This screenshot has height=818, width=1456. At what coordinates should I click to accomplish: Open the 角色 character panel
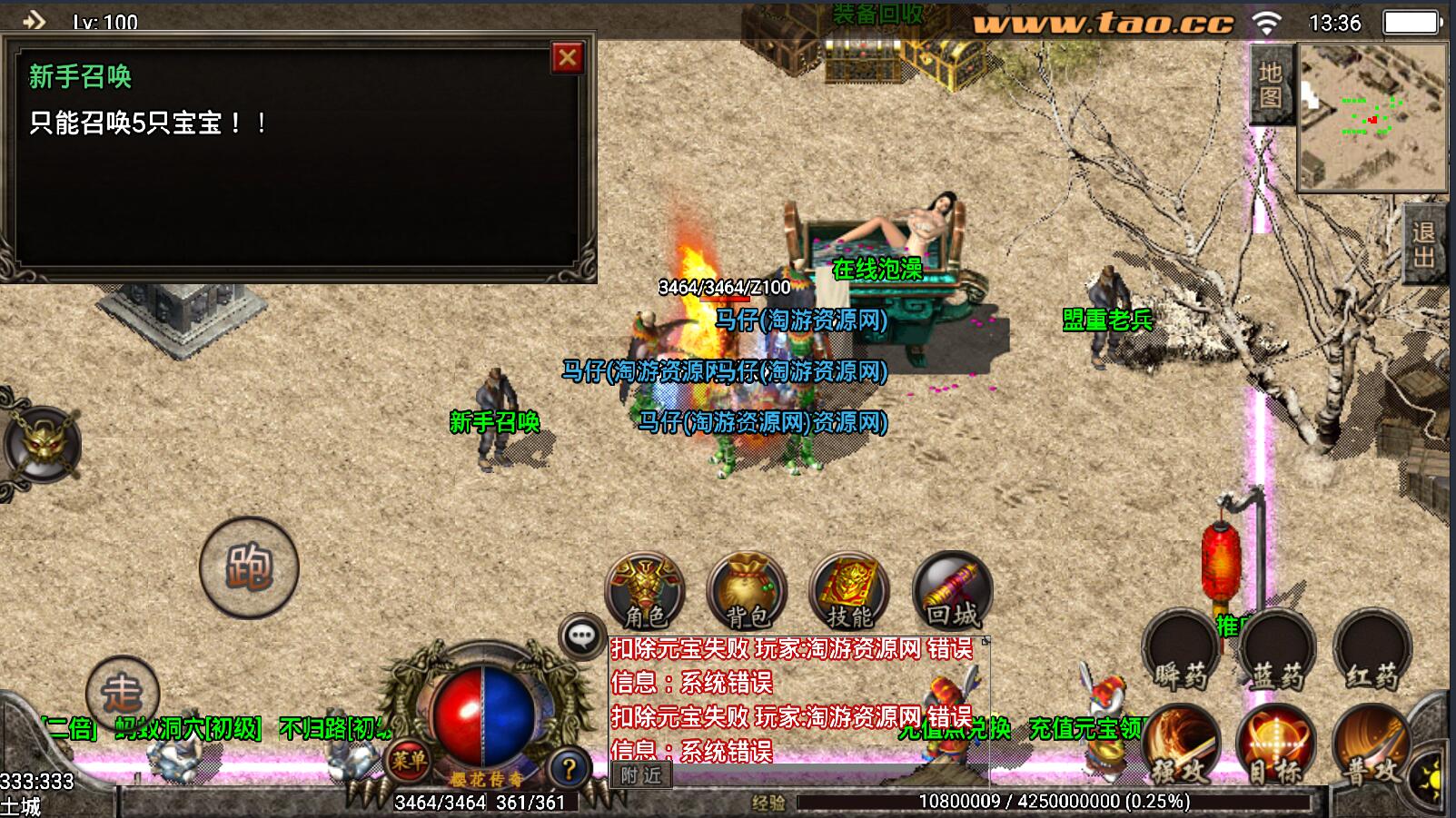(x=645, y=591)
